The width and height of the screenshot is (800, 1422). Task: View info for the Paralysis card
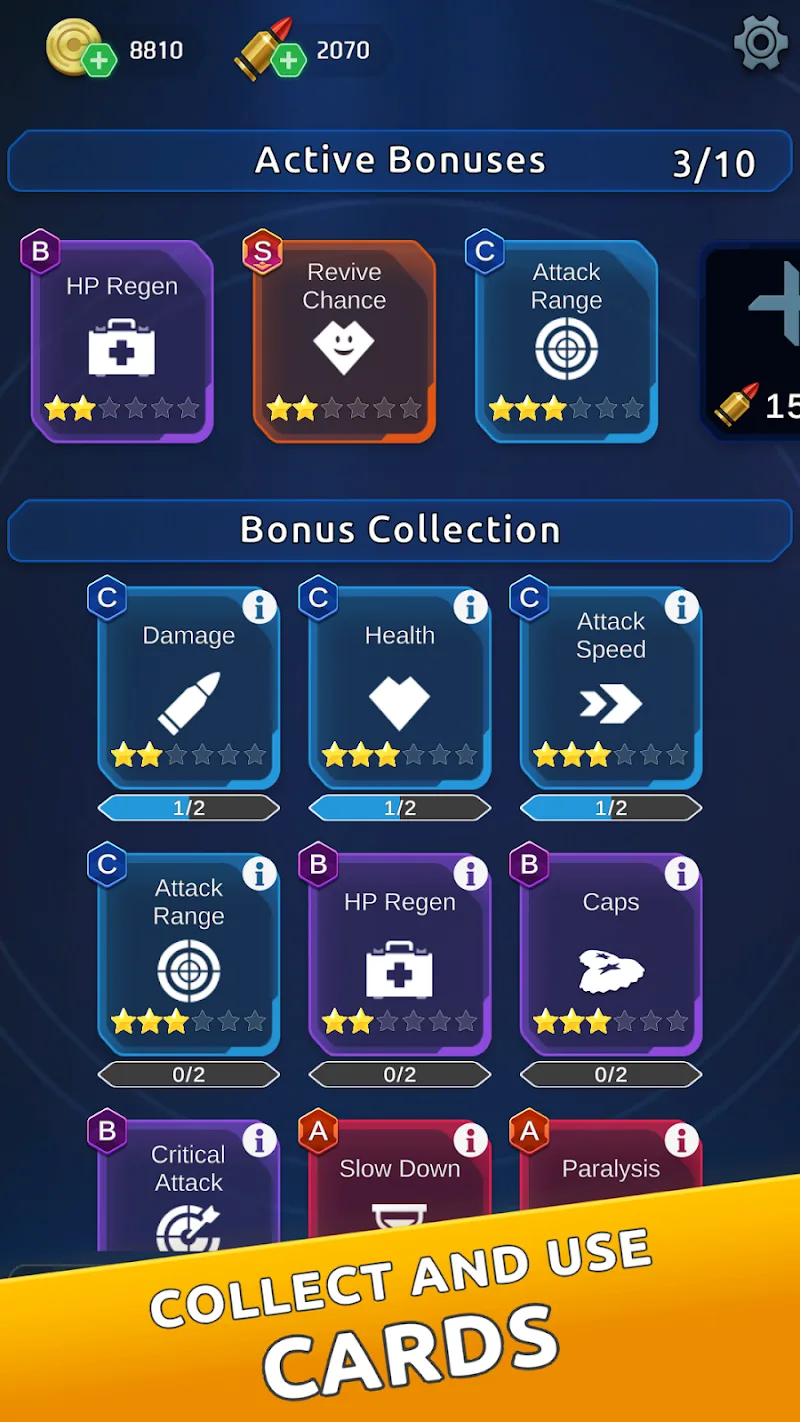[681, 1140]
